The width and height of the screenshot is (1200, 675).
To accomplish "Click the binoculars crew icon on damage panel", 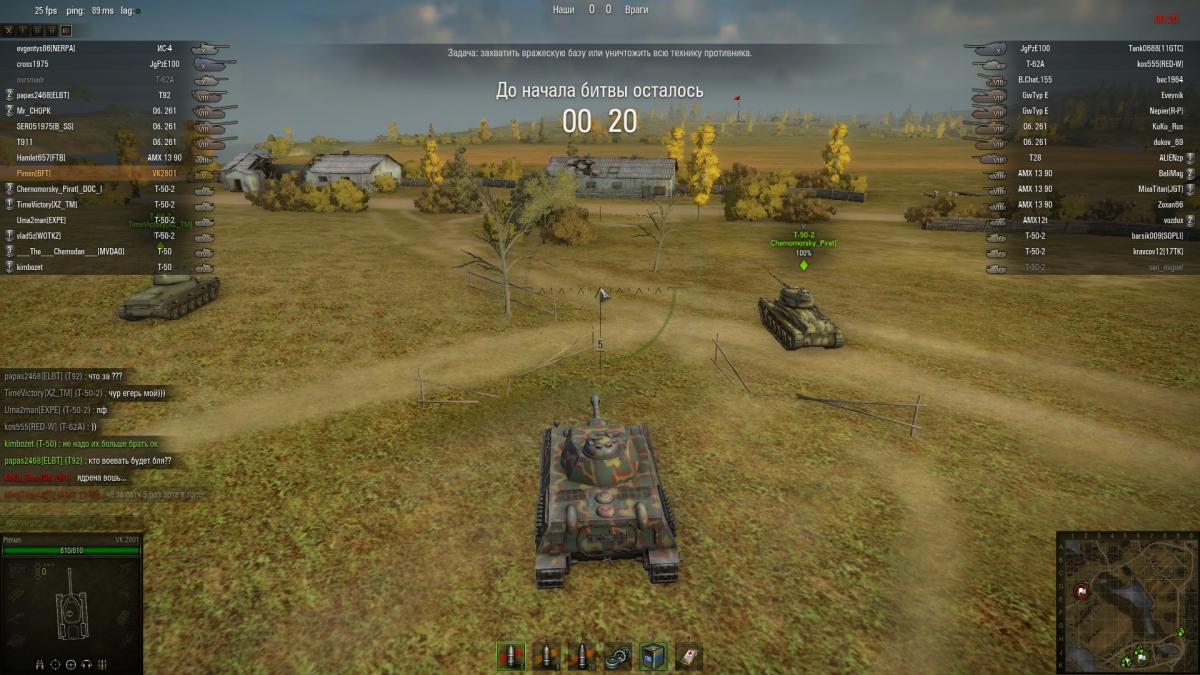I will click(x=41, y=664).
